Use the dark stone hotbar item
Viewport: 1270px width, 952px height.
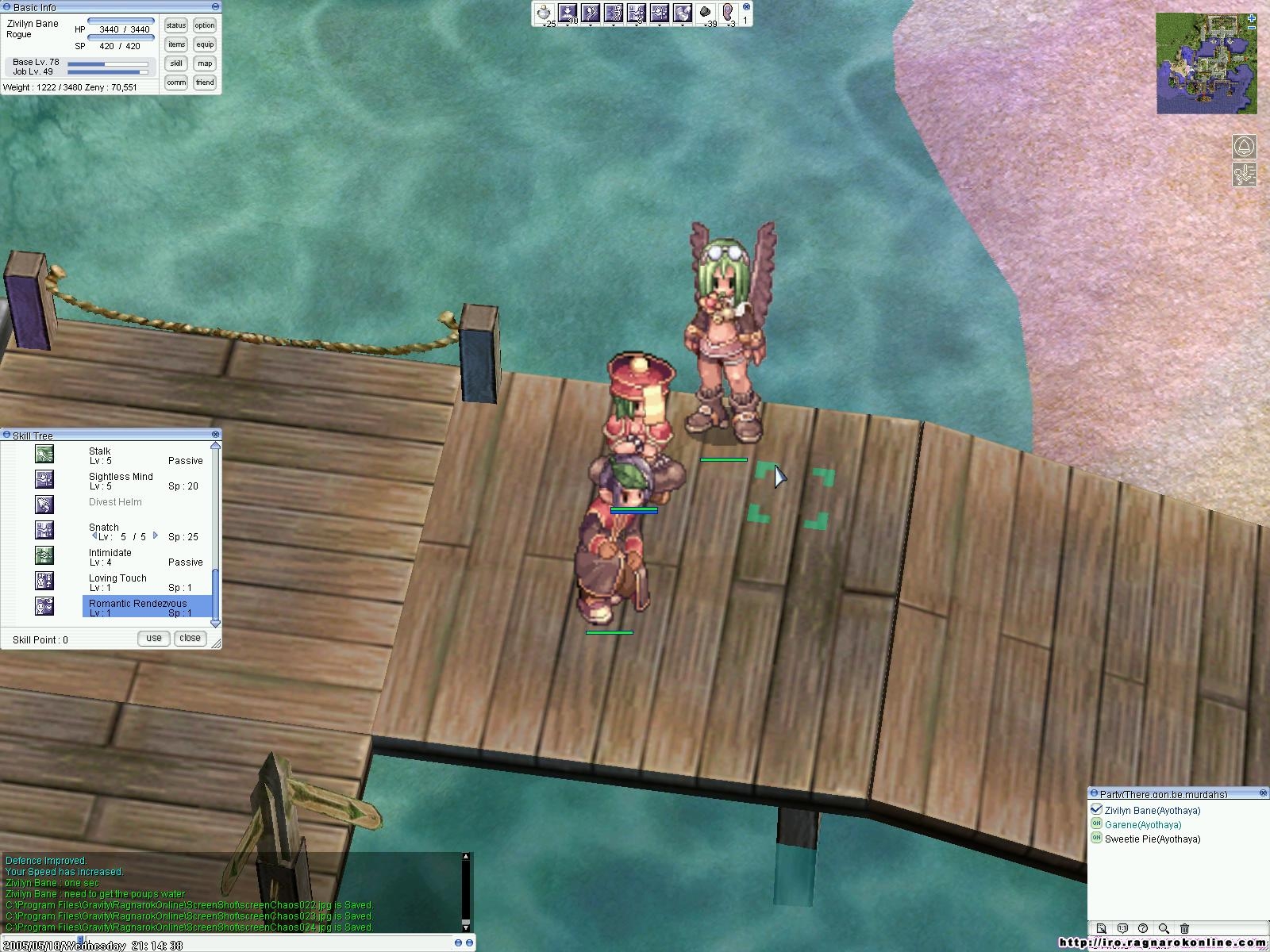pyautogui.click(x=706, y=13)
